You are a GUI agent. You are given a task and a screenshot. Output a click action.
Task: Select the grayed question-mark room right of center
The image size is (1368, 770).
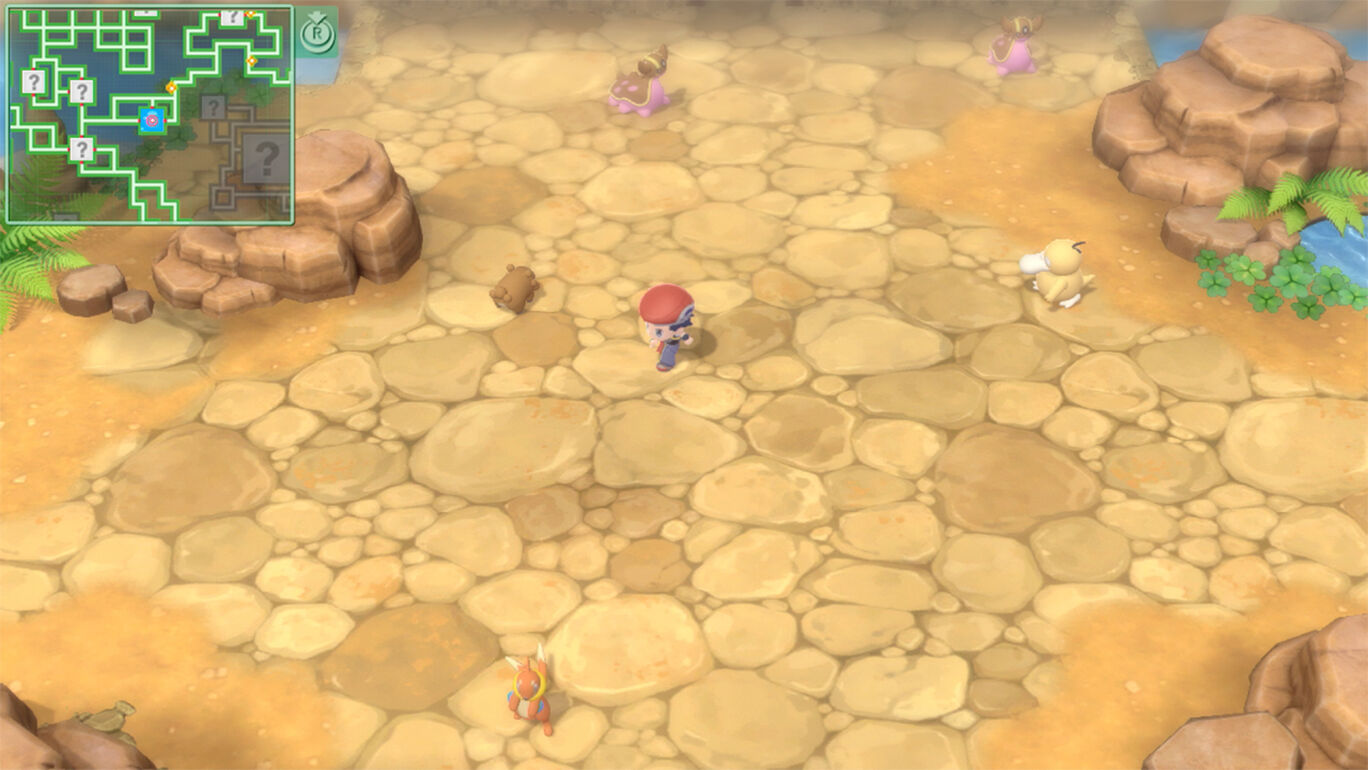click(x=213, y=106)
